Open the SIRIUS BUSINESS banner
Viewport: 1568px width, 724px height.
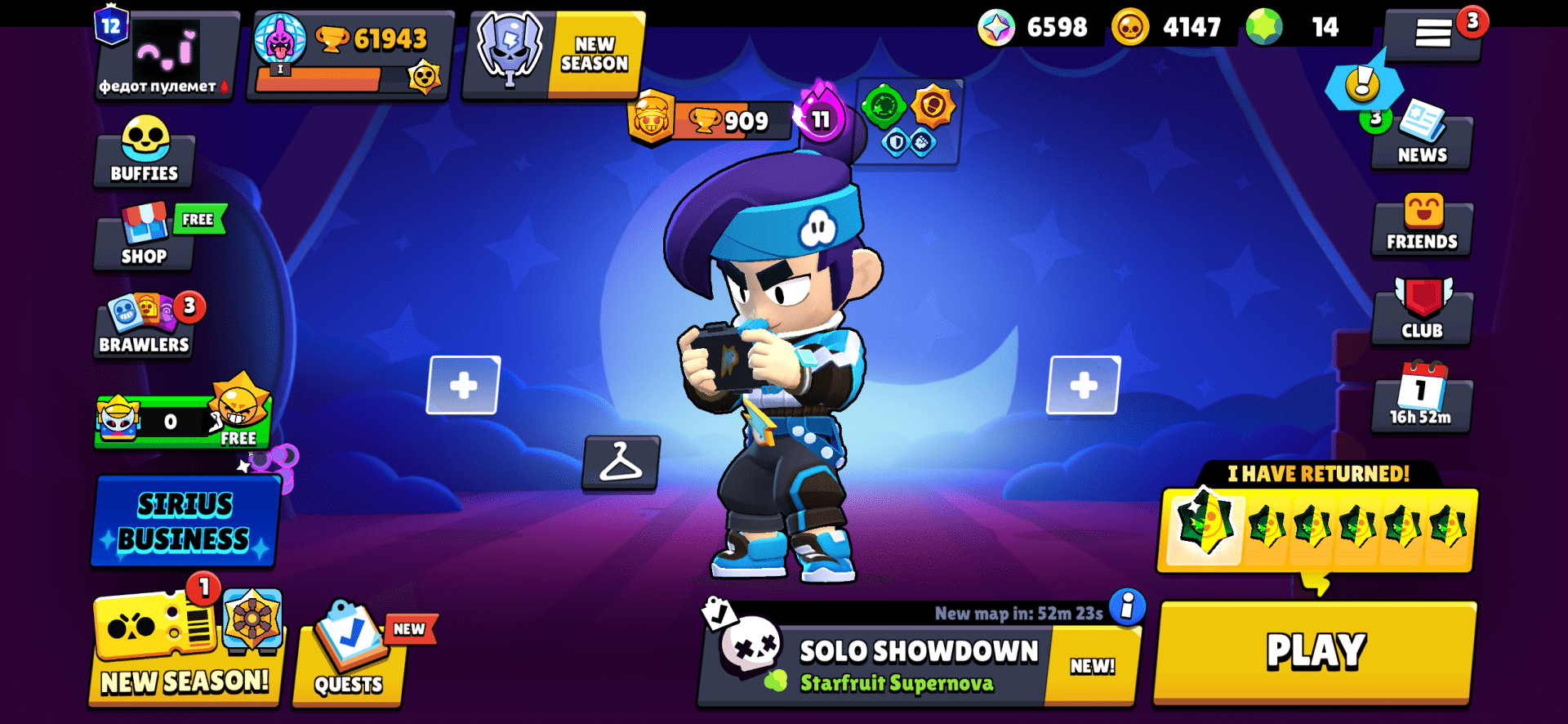(185, 521)
